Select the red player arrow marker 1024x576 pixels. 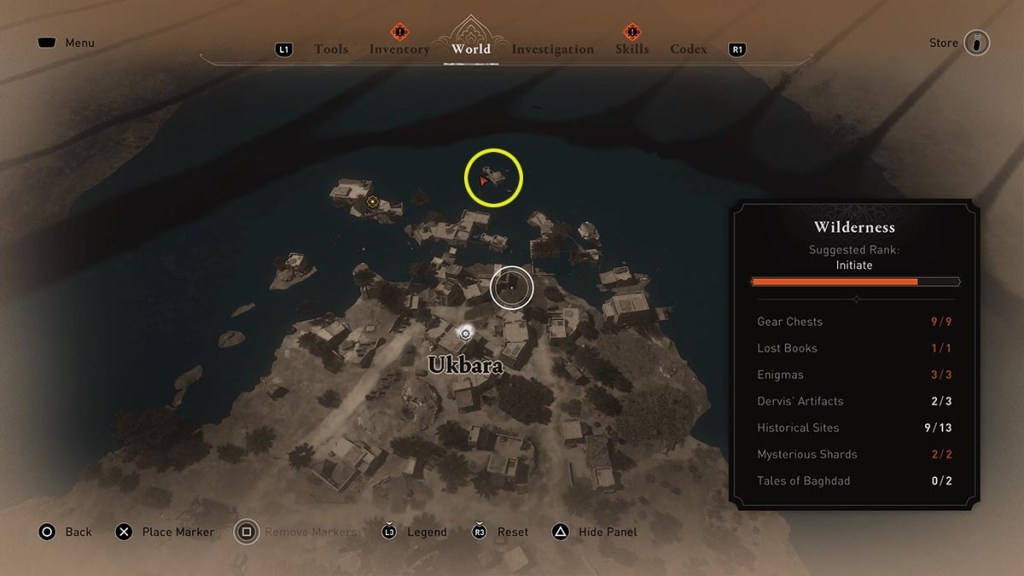(x=484, y=180)
